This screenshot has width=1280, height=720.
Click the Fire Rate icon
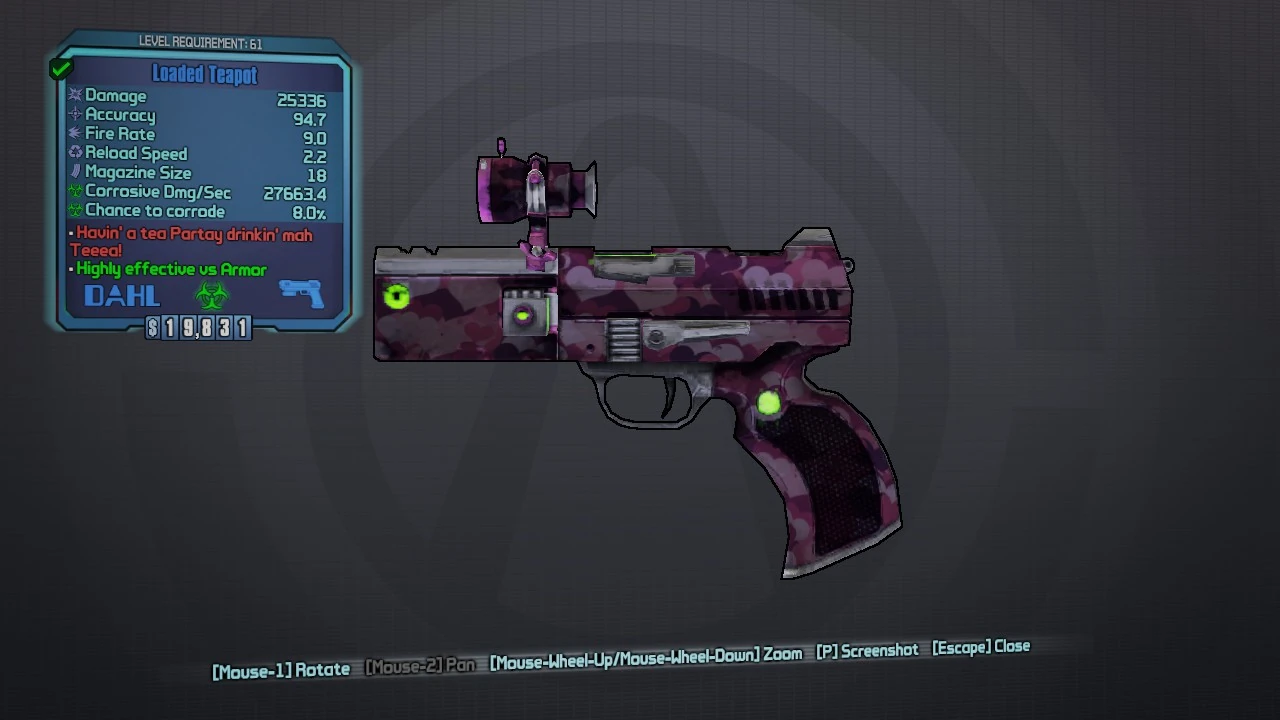[x=74, y=134]
